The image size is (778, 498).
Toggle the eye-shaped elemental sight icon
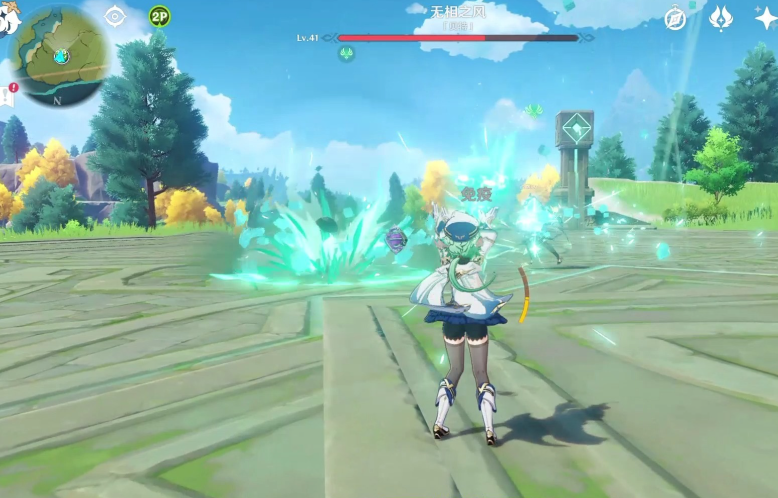[x=115, y=16]
